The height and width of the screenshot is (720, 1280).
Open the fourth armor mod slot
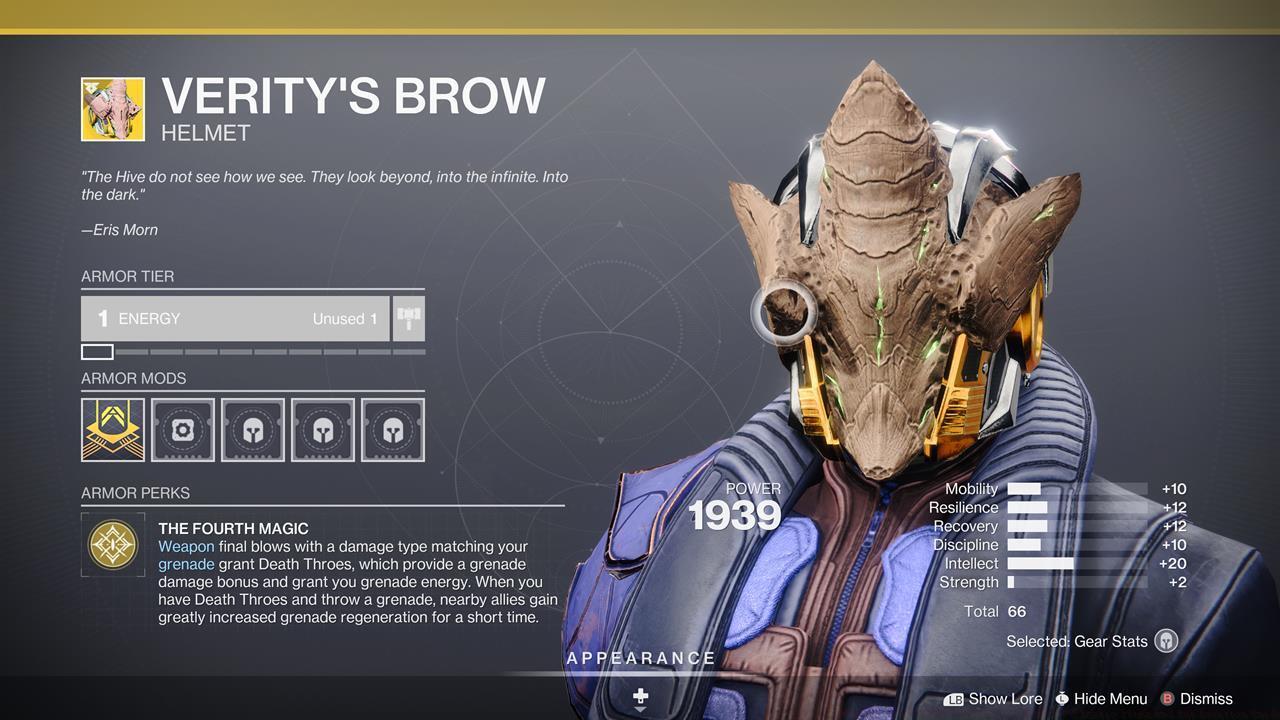(322, 429)
